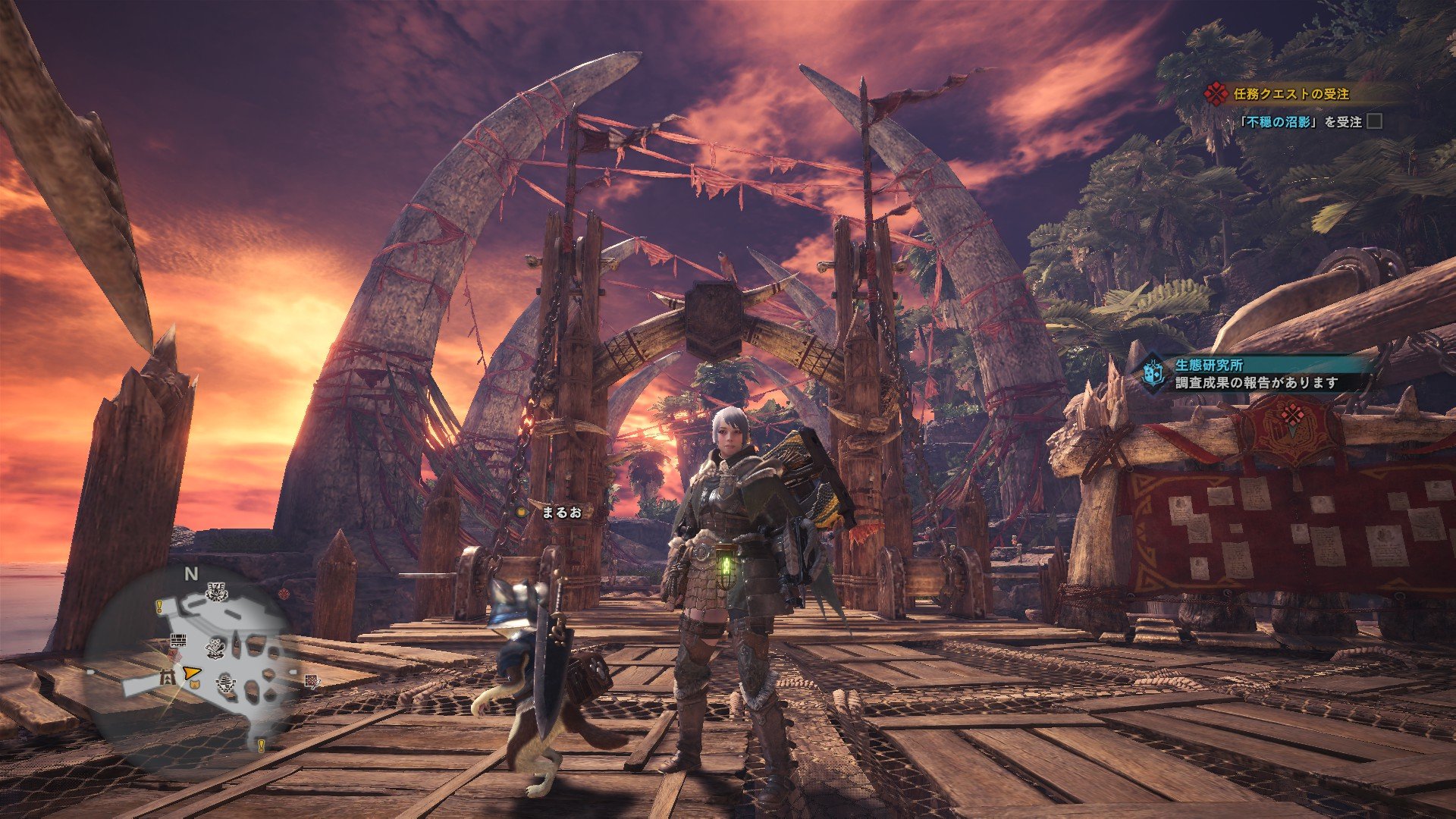
Task: Tick the quest objective checkbox
Action: click(x=1374, y=121)
